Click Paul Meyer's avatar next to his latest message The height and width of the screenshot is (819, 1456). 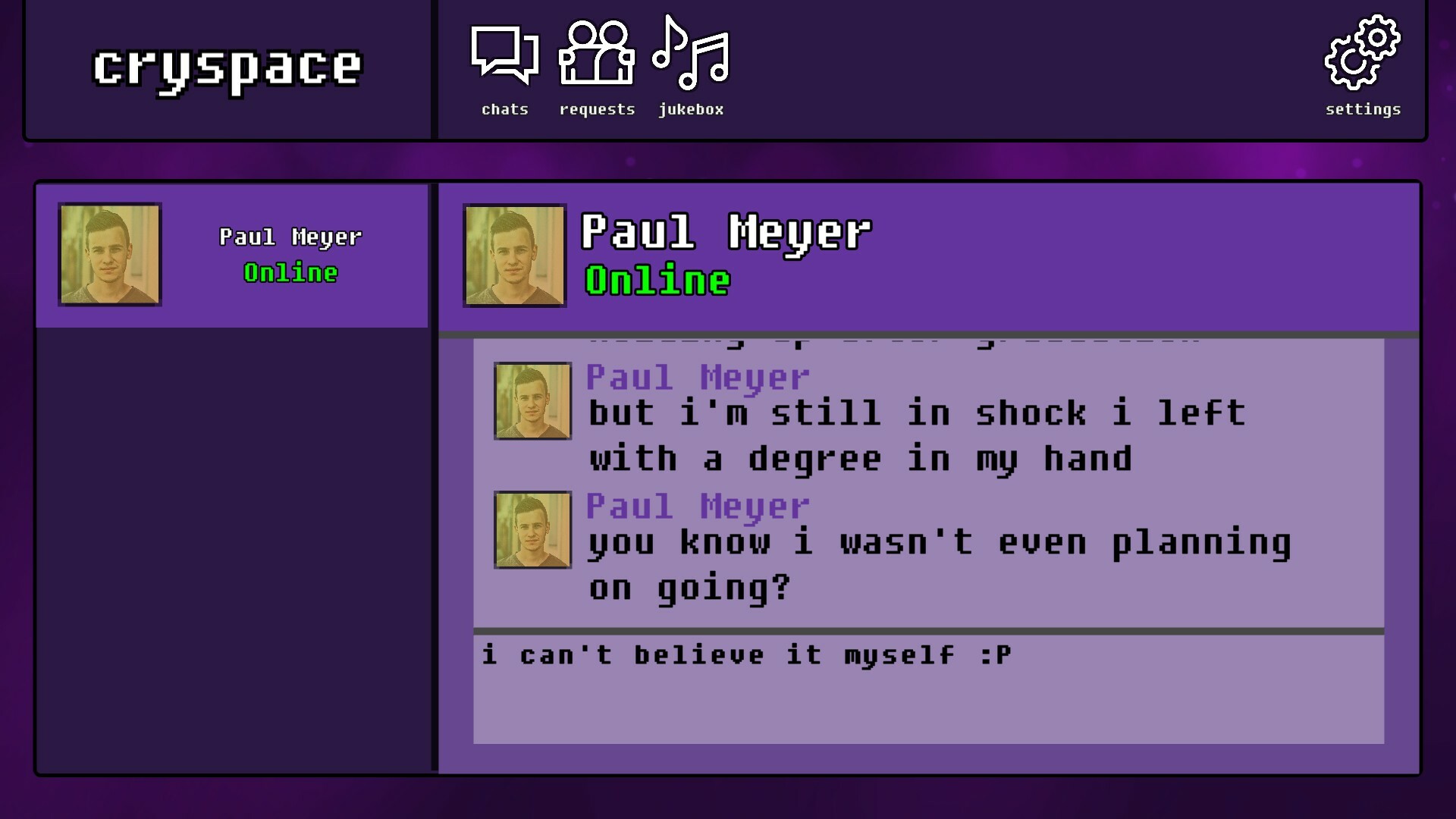tap(531, 531)
